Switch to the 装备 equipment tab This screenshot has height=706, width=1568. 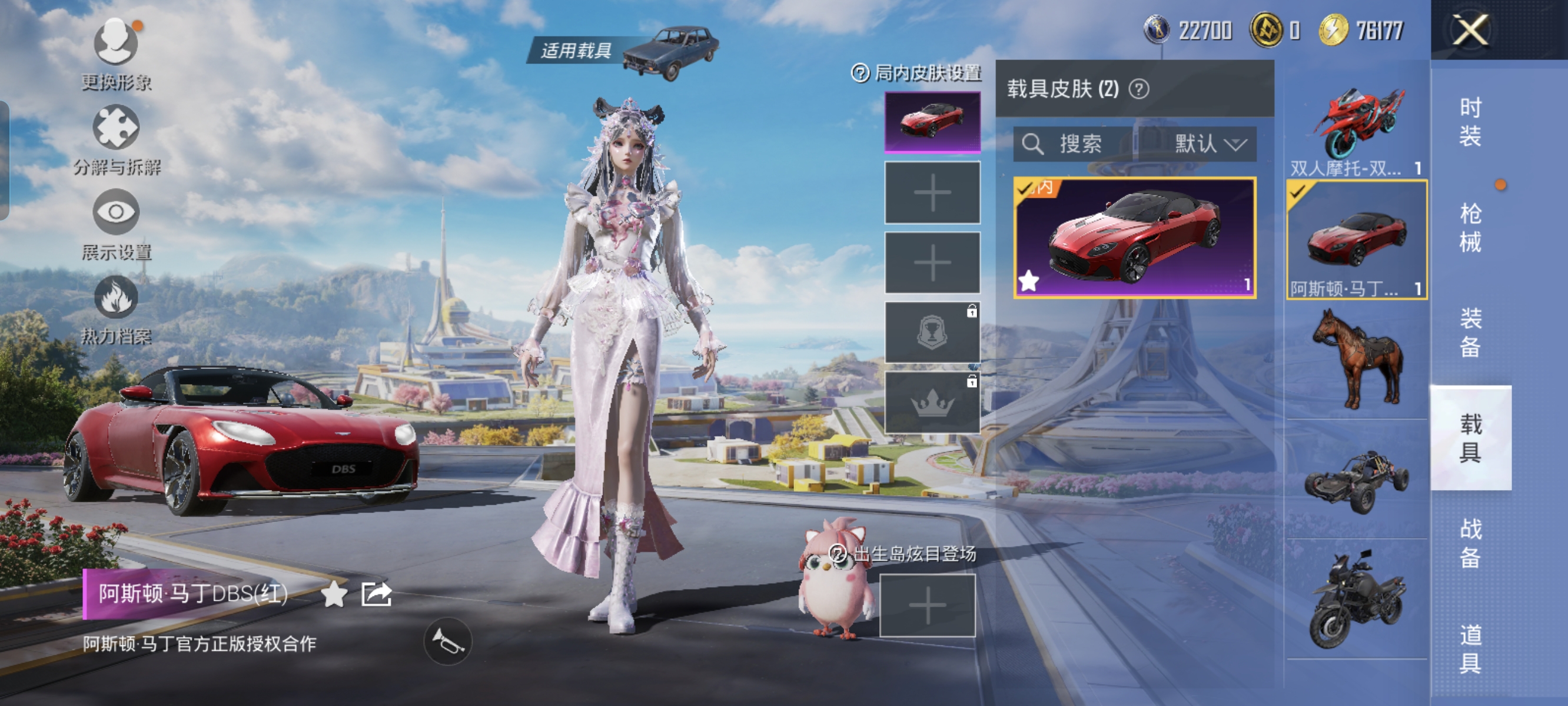point(1469,332)
